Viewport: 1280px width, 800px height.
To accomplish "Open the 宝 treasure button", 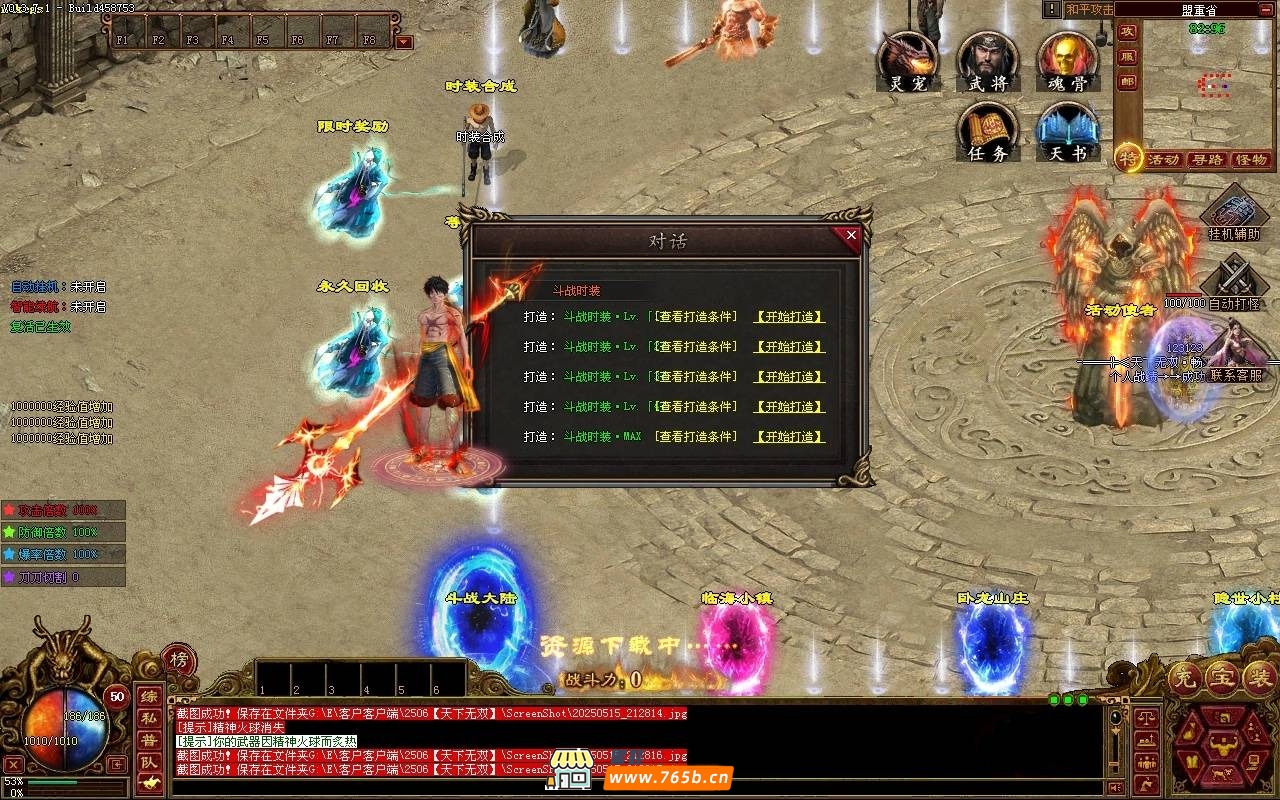I will [1221, 679].
